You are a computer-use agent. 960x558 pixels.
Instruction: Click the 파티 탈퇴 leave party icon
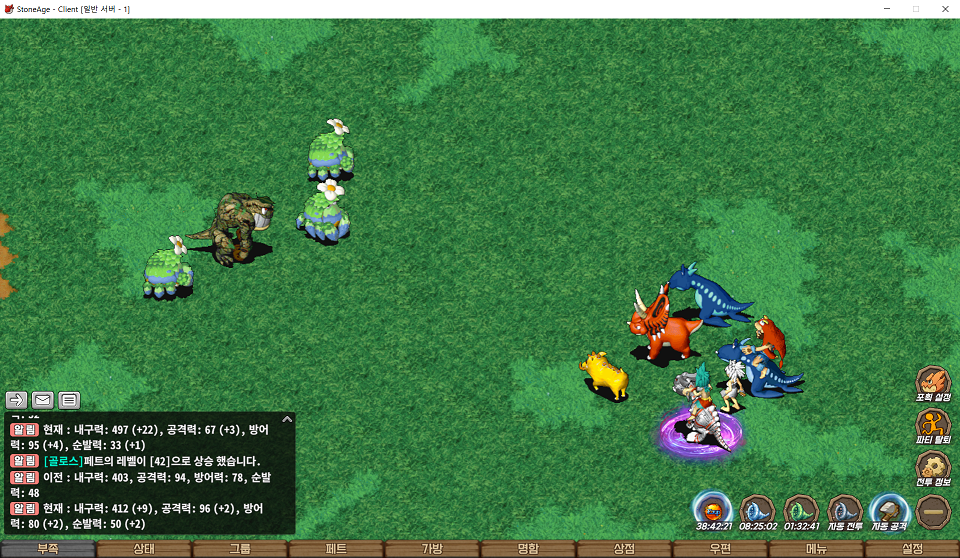[x=932, y=424]
